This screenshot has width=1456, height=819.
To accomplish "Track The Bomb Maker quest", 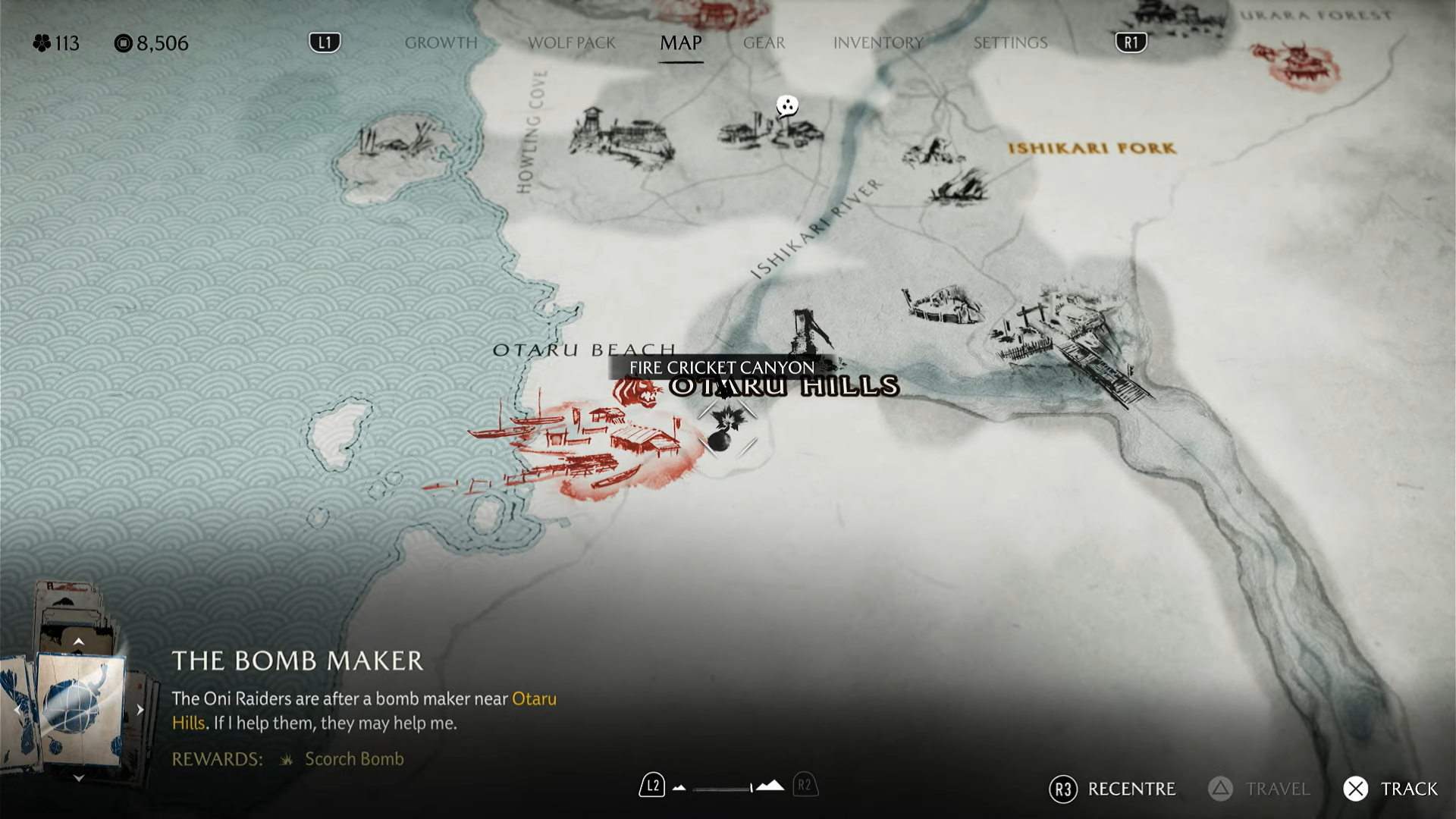I will [x=1391, y=789].
